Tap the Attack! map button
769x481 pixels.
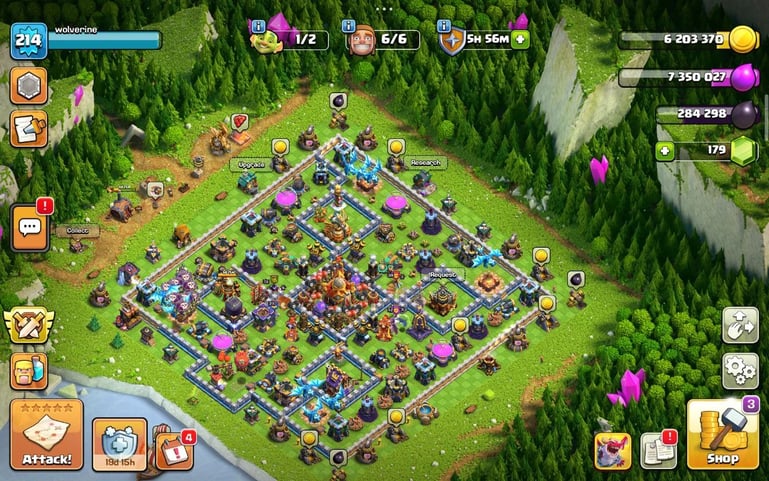coord(46,435)
